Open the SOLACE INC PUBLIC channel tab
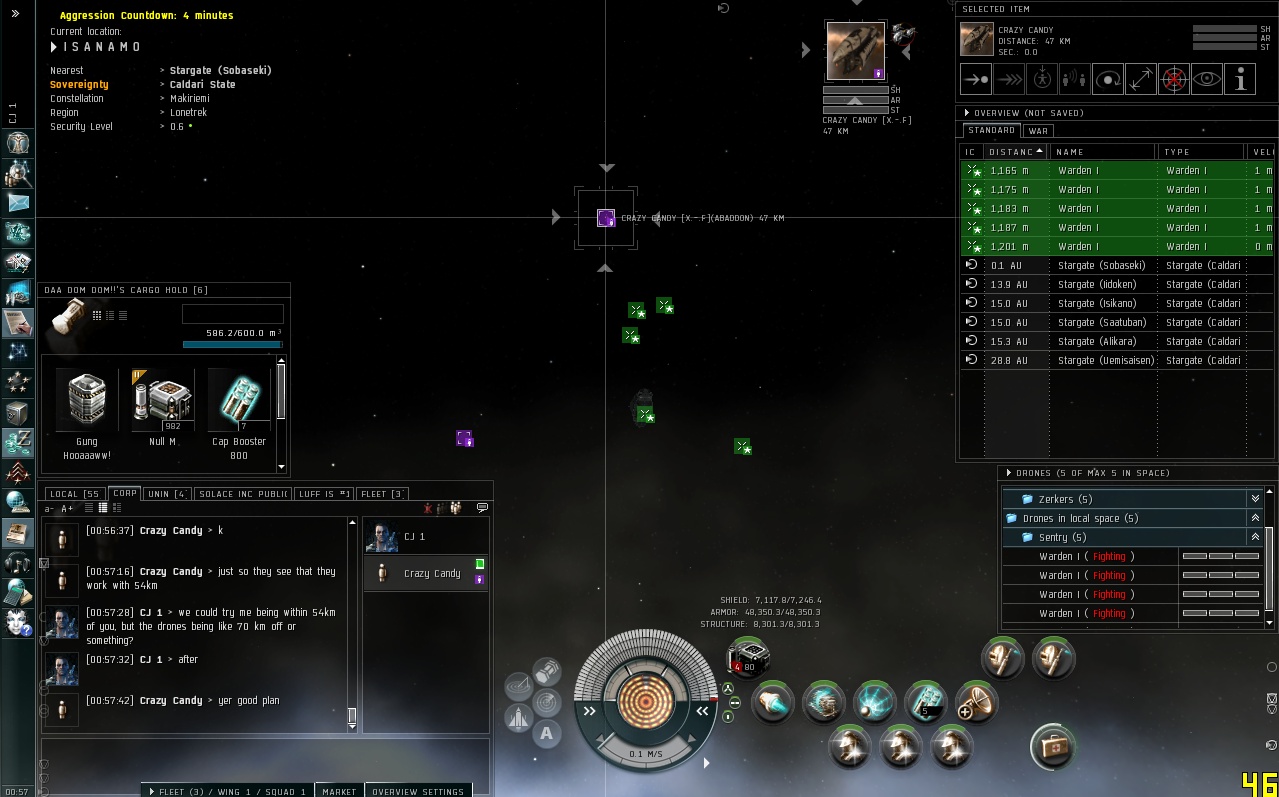Screen dimensions: 1279x797 click(x=243, y=494)
